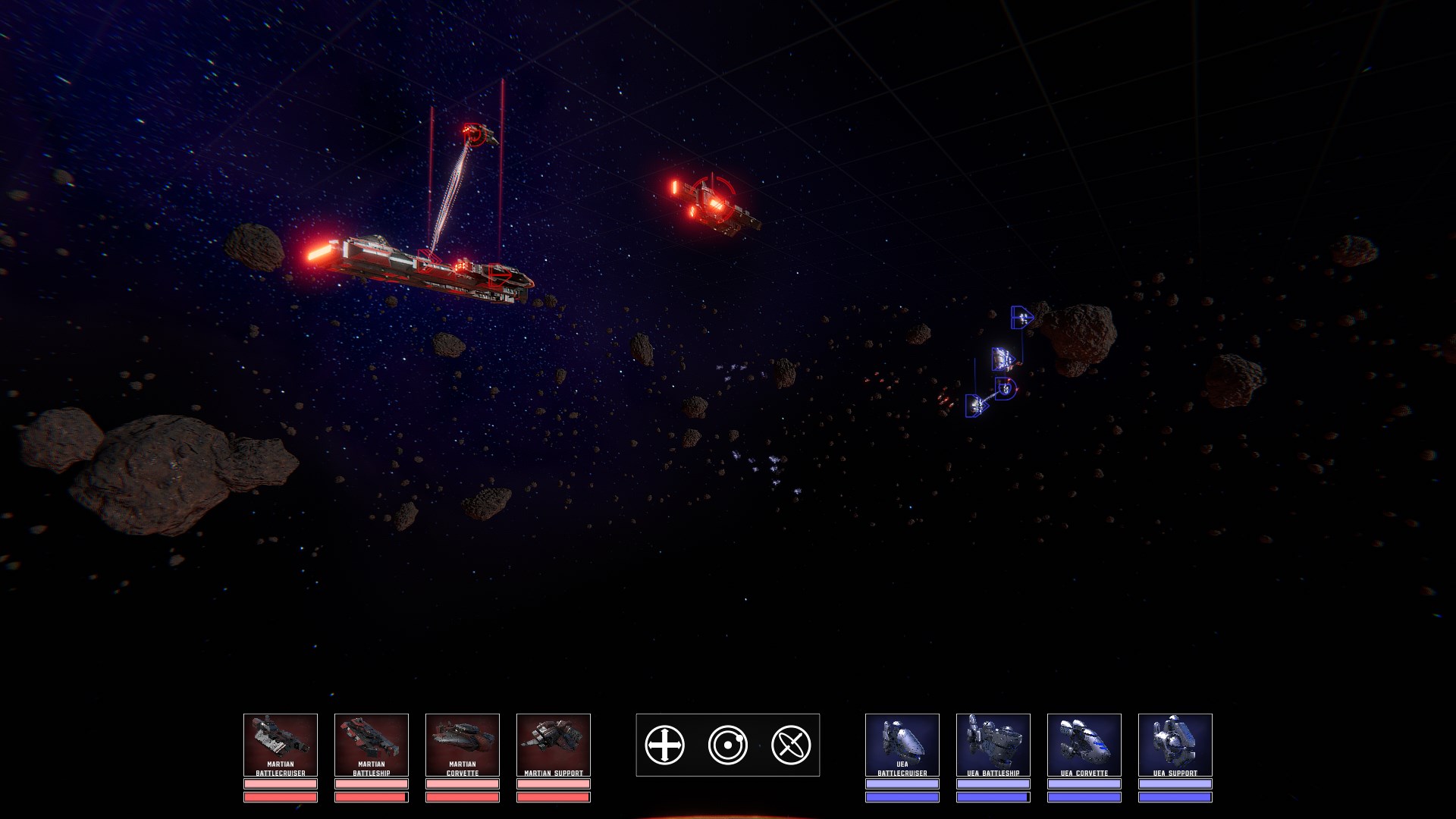Screen dimensions: 1456x819
Task: Select the orbit camera icon
Action: (x=728, y=745)
